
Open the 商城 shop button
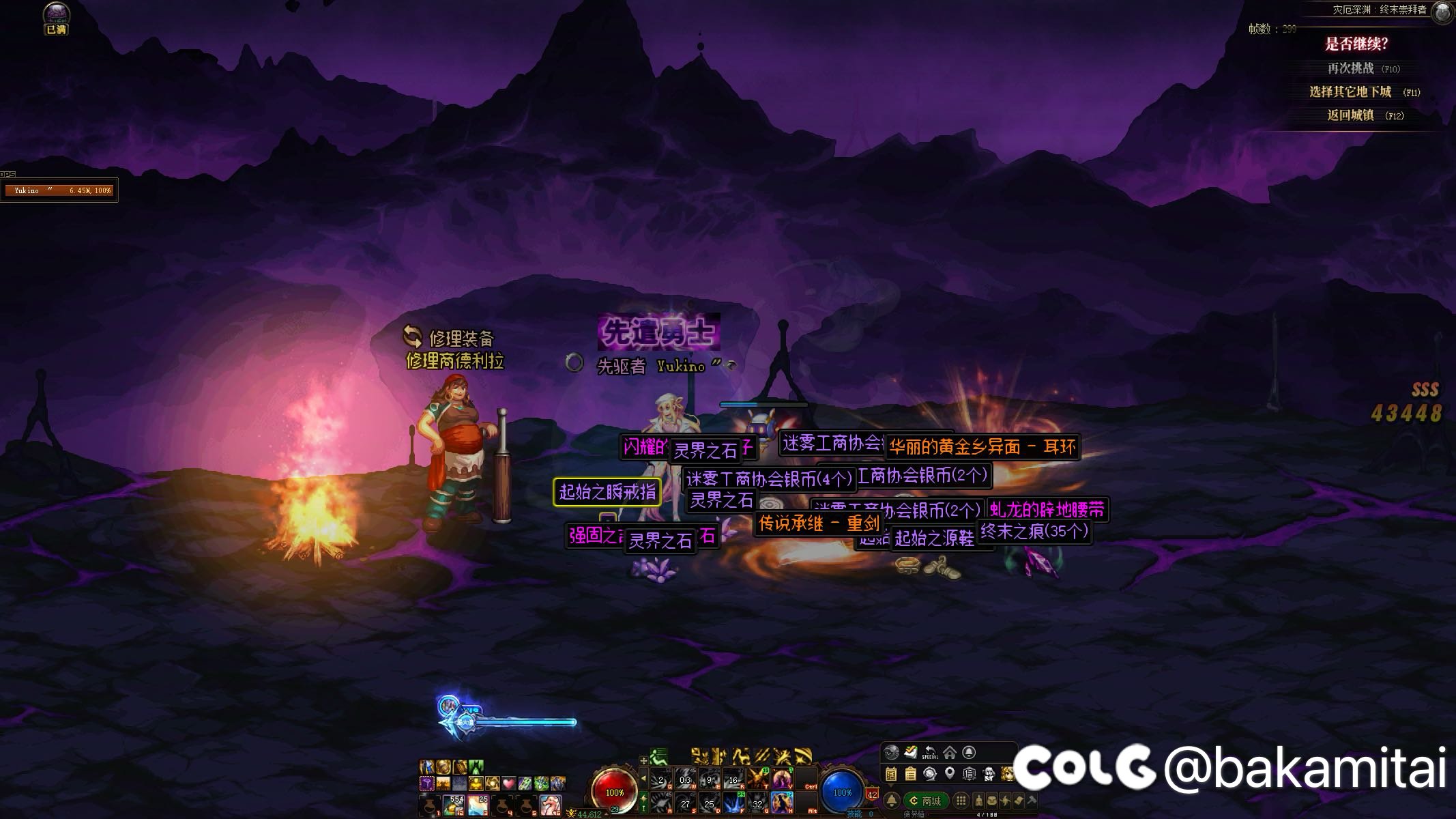pos(925,801)
